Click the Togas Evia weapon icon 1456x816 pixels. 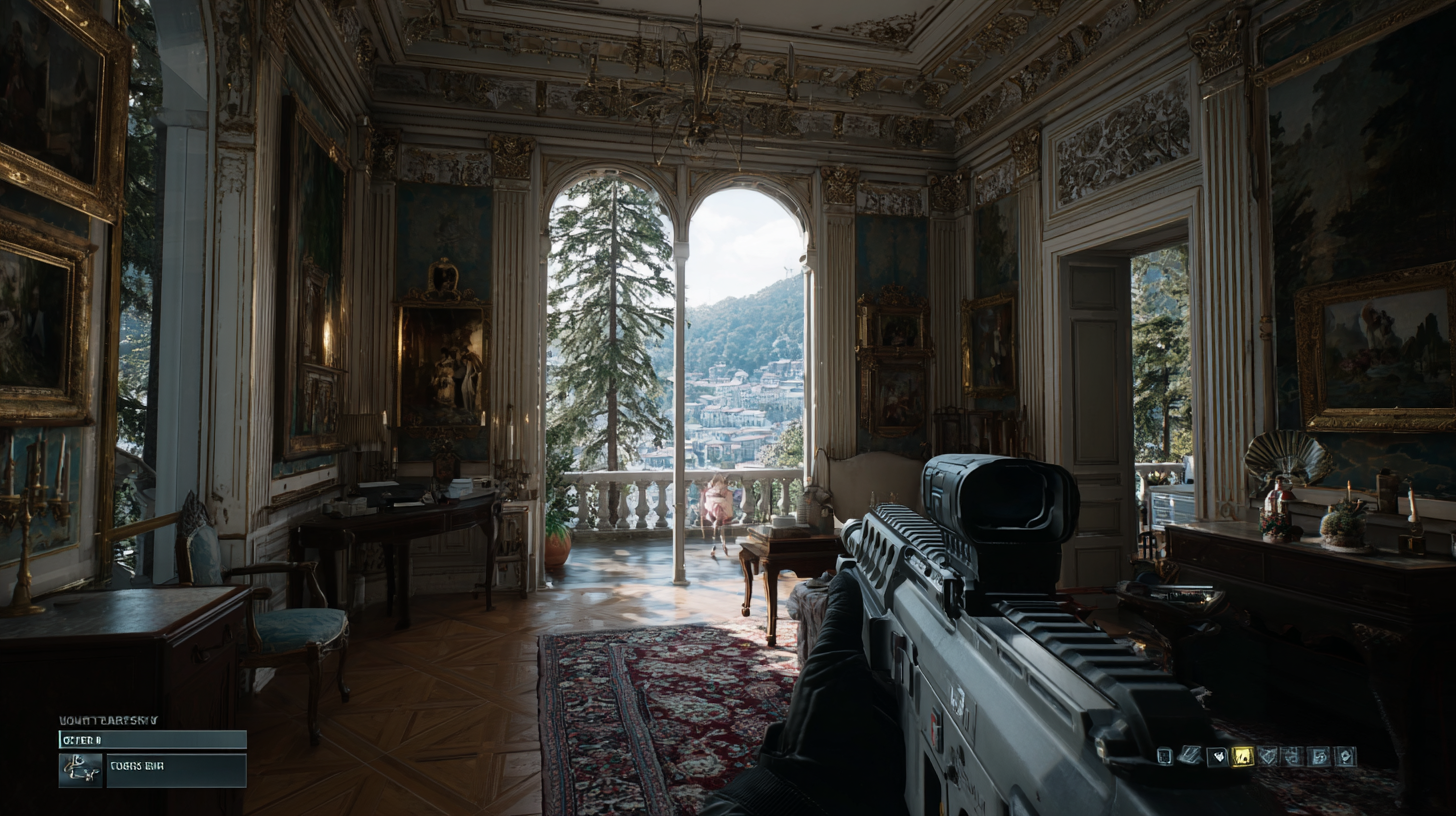tap(82, 770)
